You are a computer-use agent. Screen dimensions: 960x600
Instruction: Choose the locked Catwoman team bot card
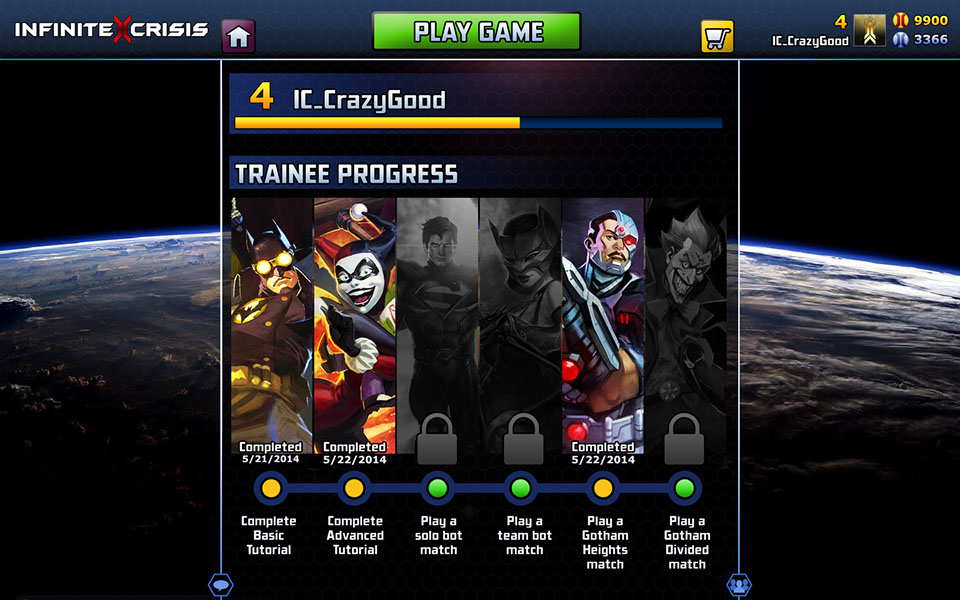pyautogui.click(x=520, y=320)
